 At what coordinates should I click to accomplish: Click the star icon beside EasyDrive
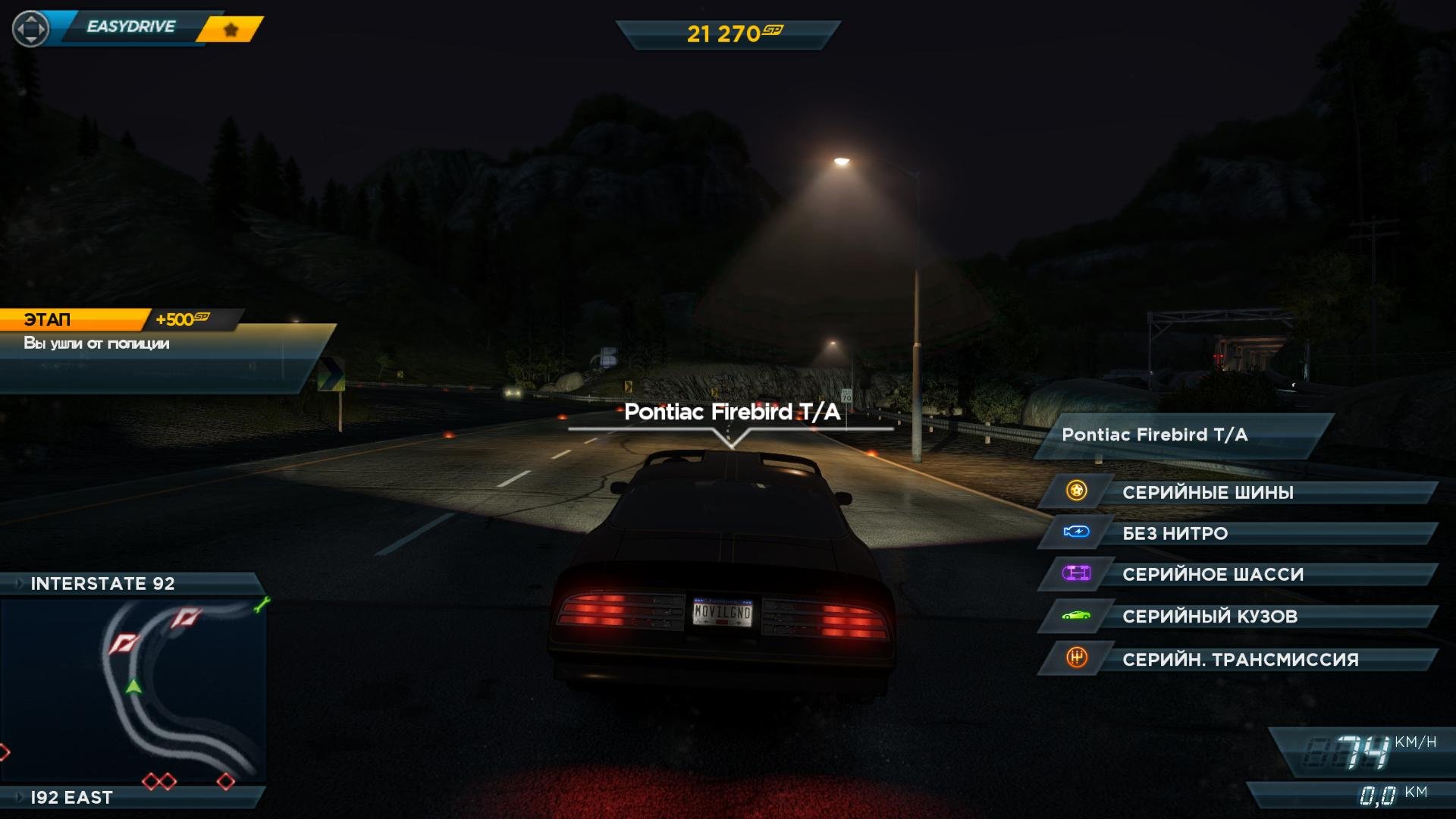231,30
